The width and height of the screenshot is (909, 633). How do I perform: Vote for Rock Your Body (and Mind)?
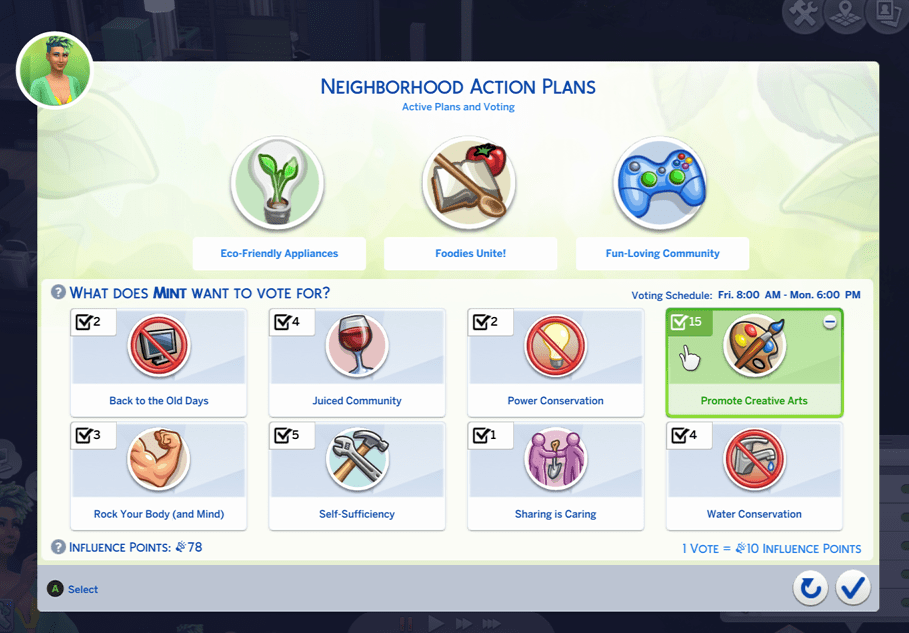[x=158, y=475]
